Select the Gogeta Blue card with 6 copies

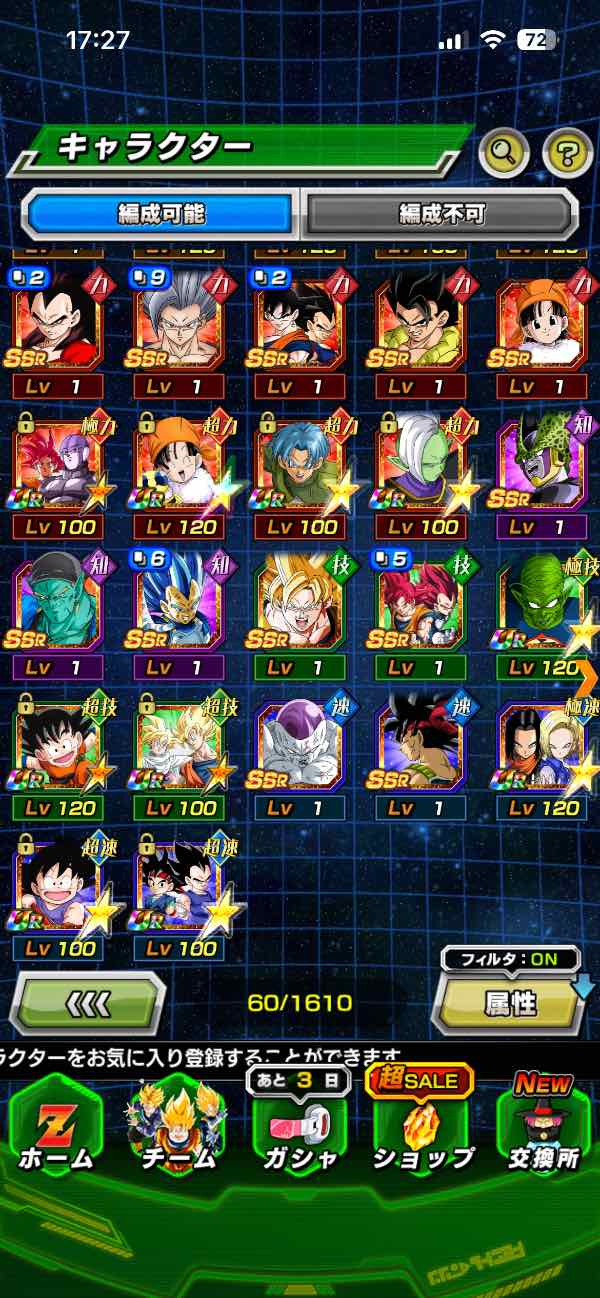[178, 605]
